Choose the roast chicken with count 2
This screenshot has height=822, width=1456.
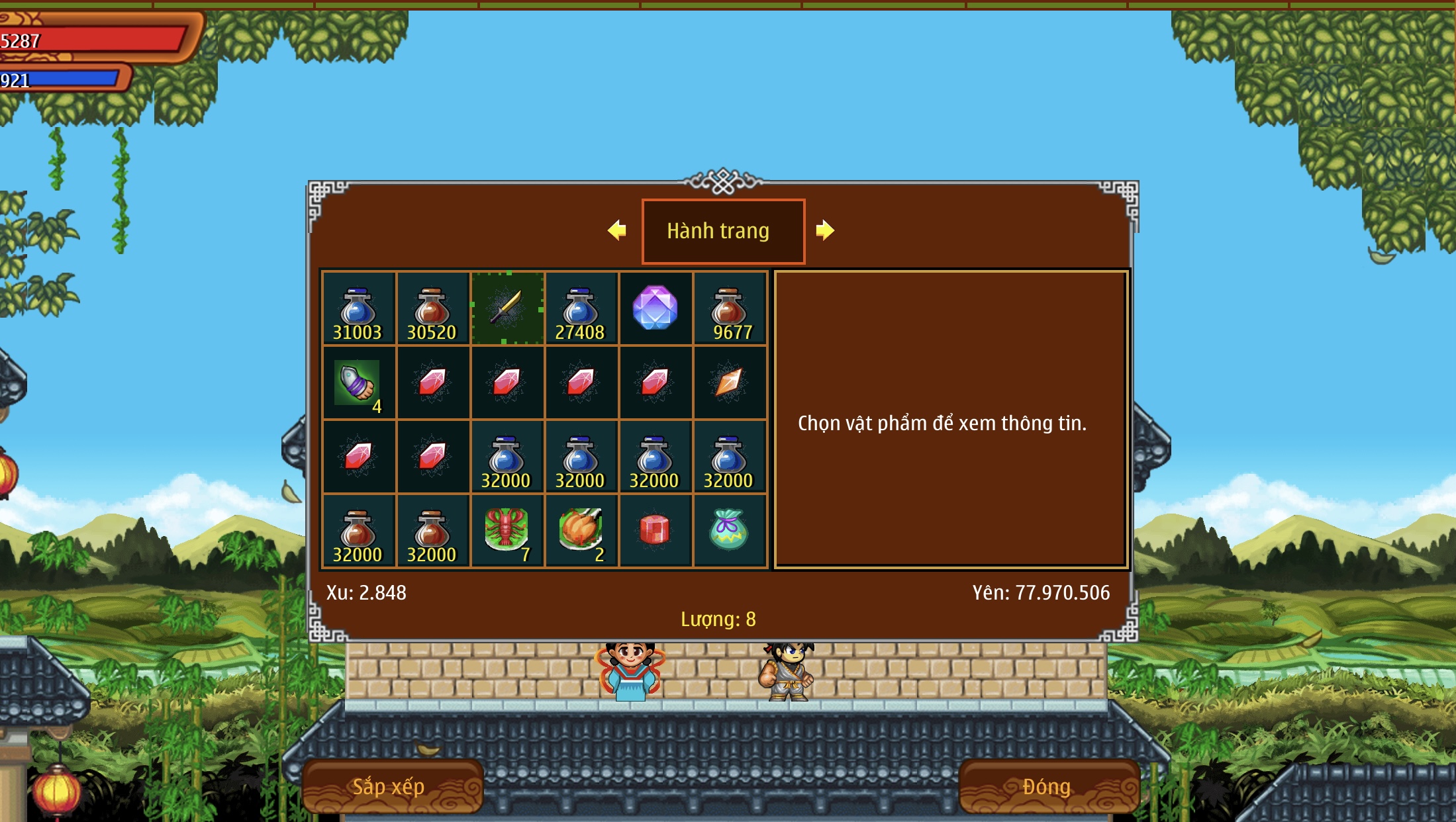[x=581, y=531]
